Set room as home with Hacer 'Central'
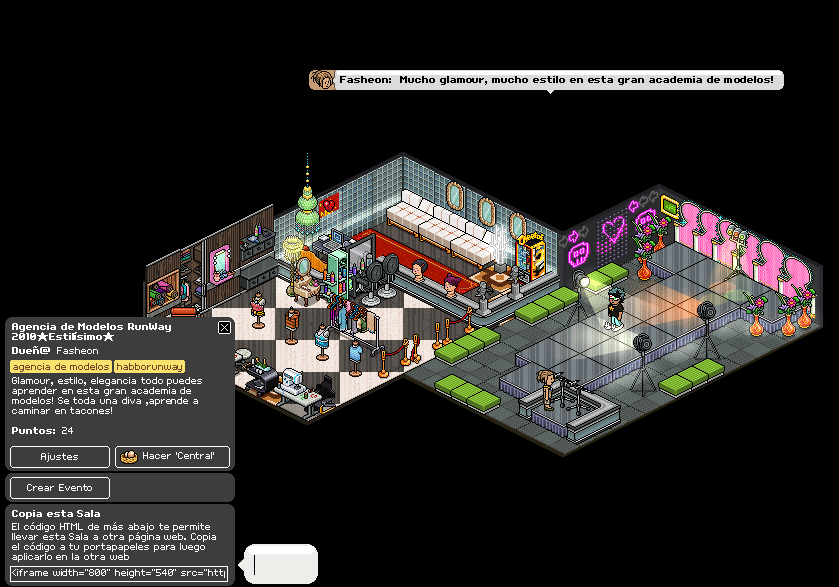The width and height of the screenshot is (839, 587). point(173,457)
